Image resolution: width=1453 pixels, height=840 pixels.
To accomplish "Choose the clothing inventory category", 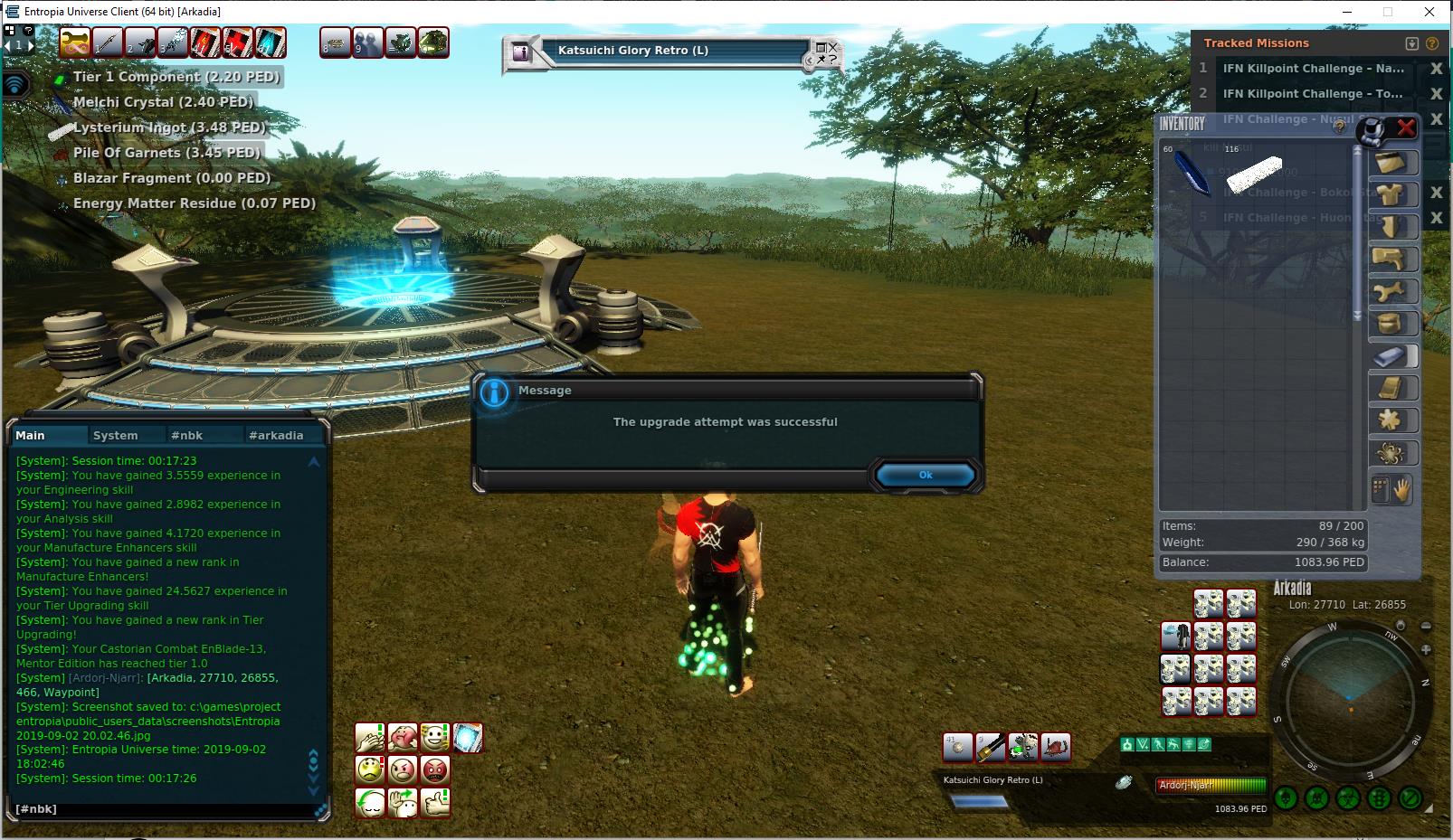I will [1391, 195].
